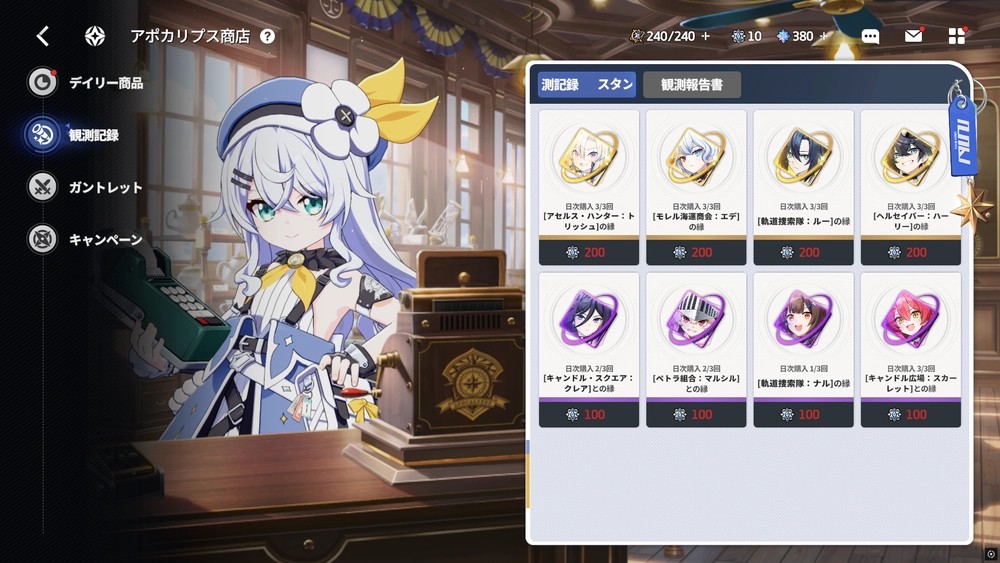The height and width of the screenshot is (563, 1000).
Task: Add stamina with the plus button
Action: [706, 37]
